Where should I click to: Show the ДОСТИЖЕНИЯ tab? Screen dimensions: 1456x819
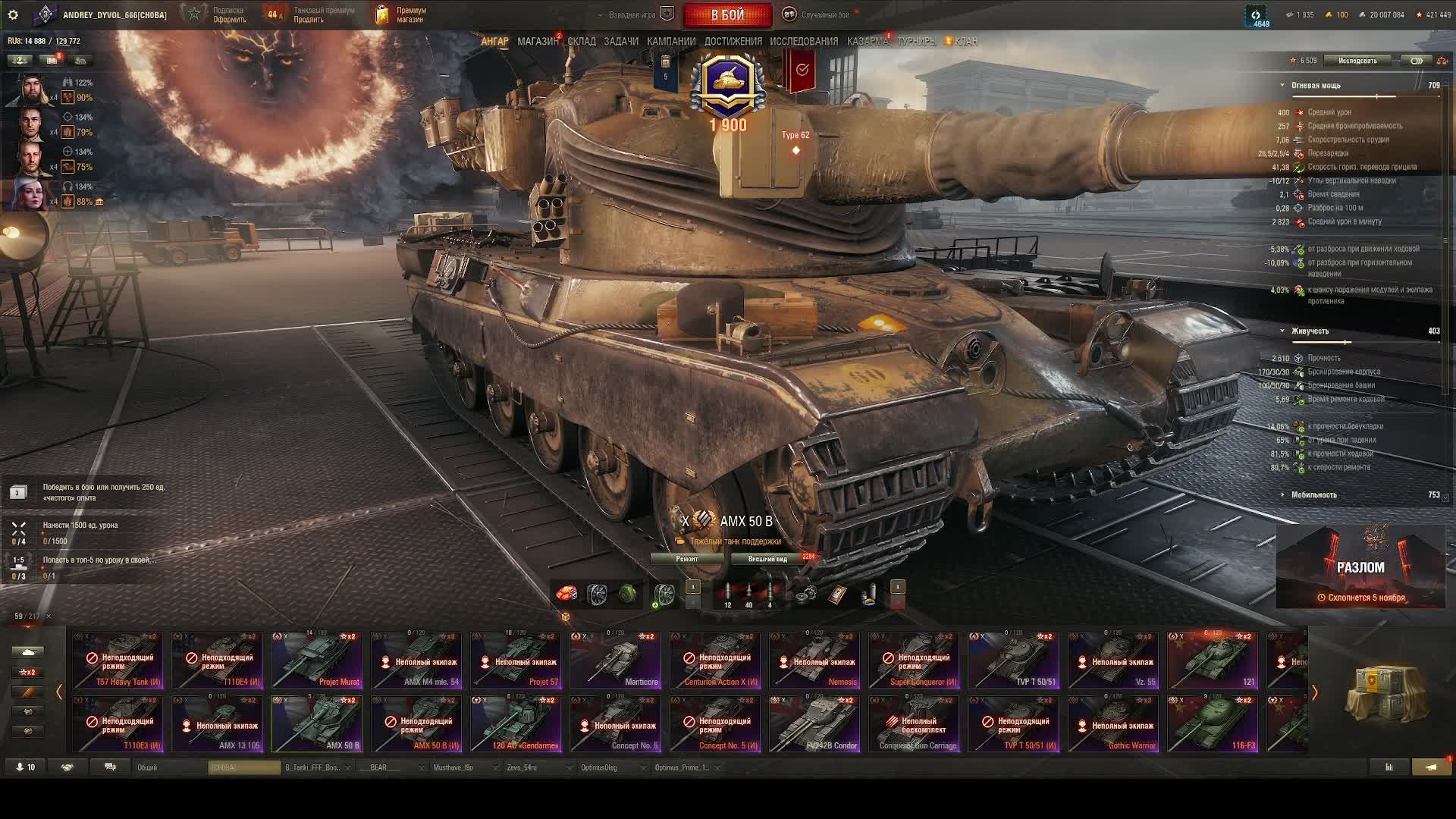click(733, 42)
